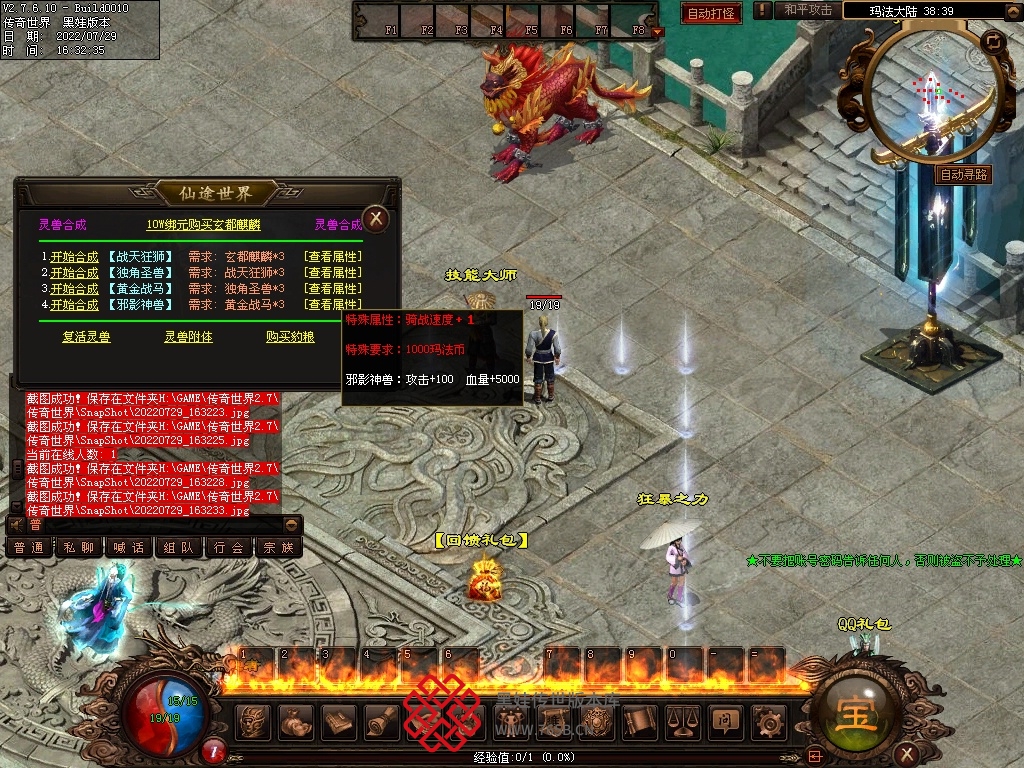Toggle the 自动打怪 auto-fight button

(711, 13)
